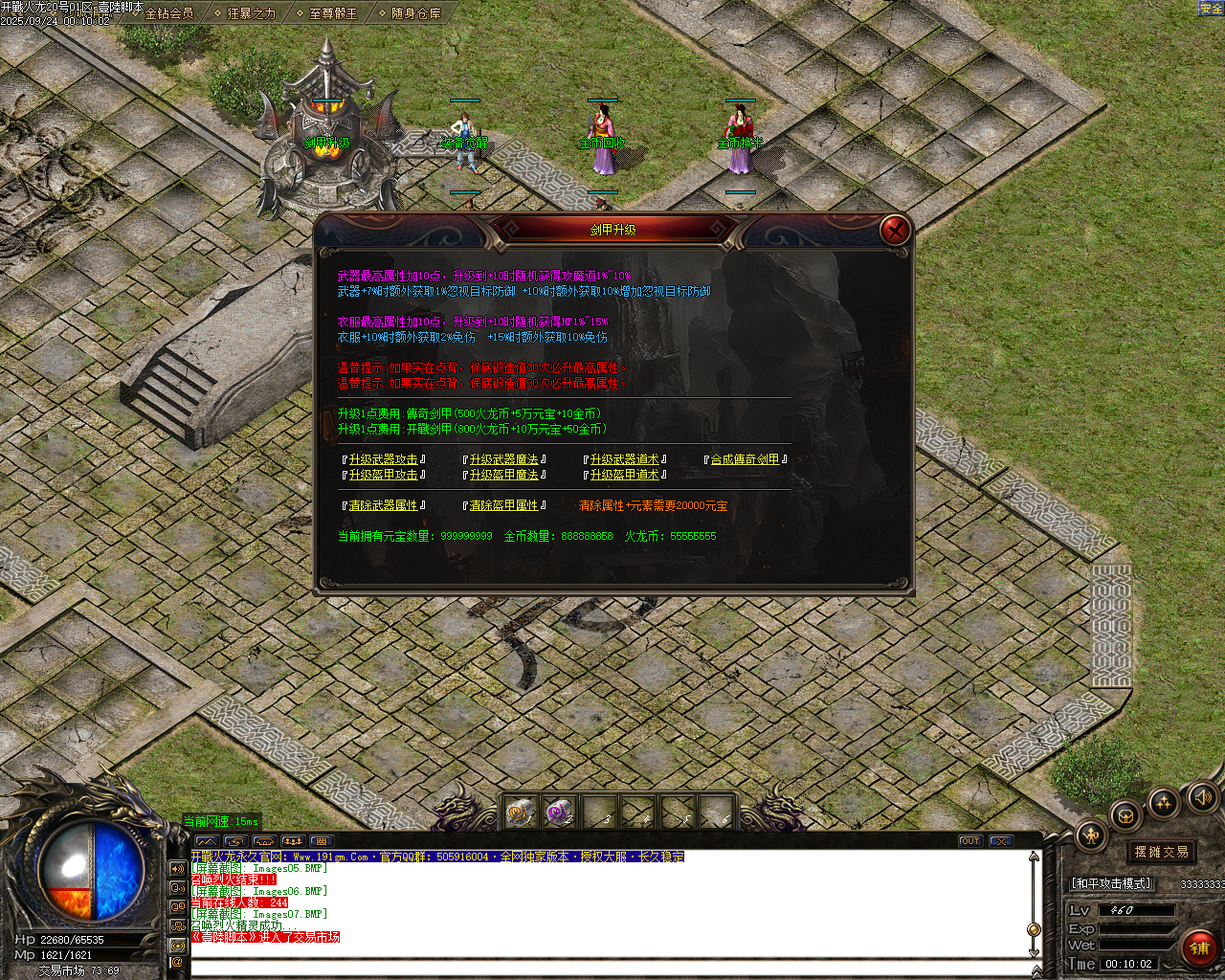Click the group chat icon above the chat log
The width and height of the screenshot is (1225, 980).
pyautogui.click(x=292, y=839)
